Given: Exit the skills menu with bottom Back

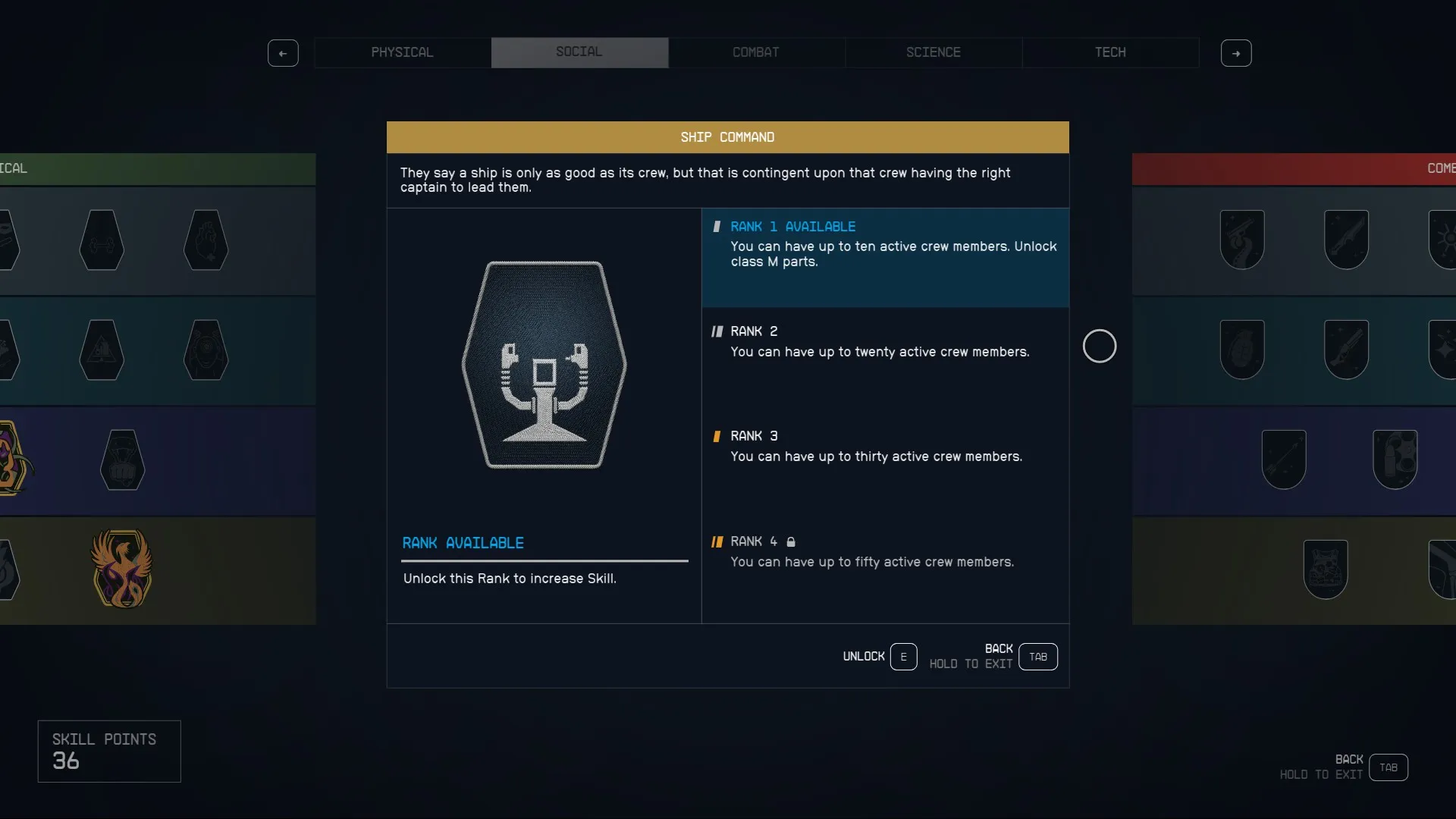Looking at the screenshot, I should click(1388, 767).
